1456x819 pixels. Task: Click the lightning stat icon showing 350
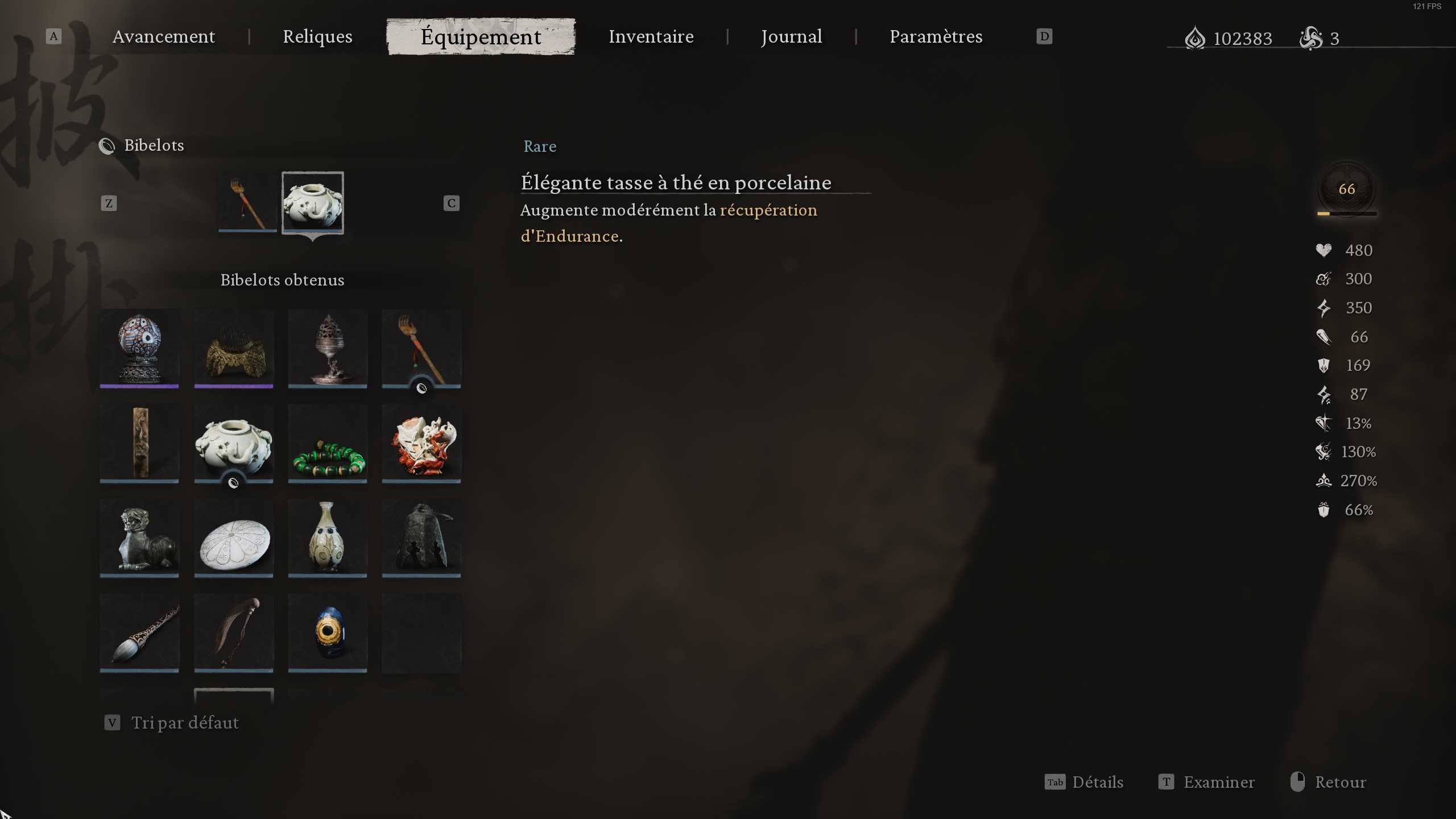1323,308
